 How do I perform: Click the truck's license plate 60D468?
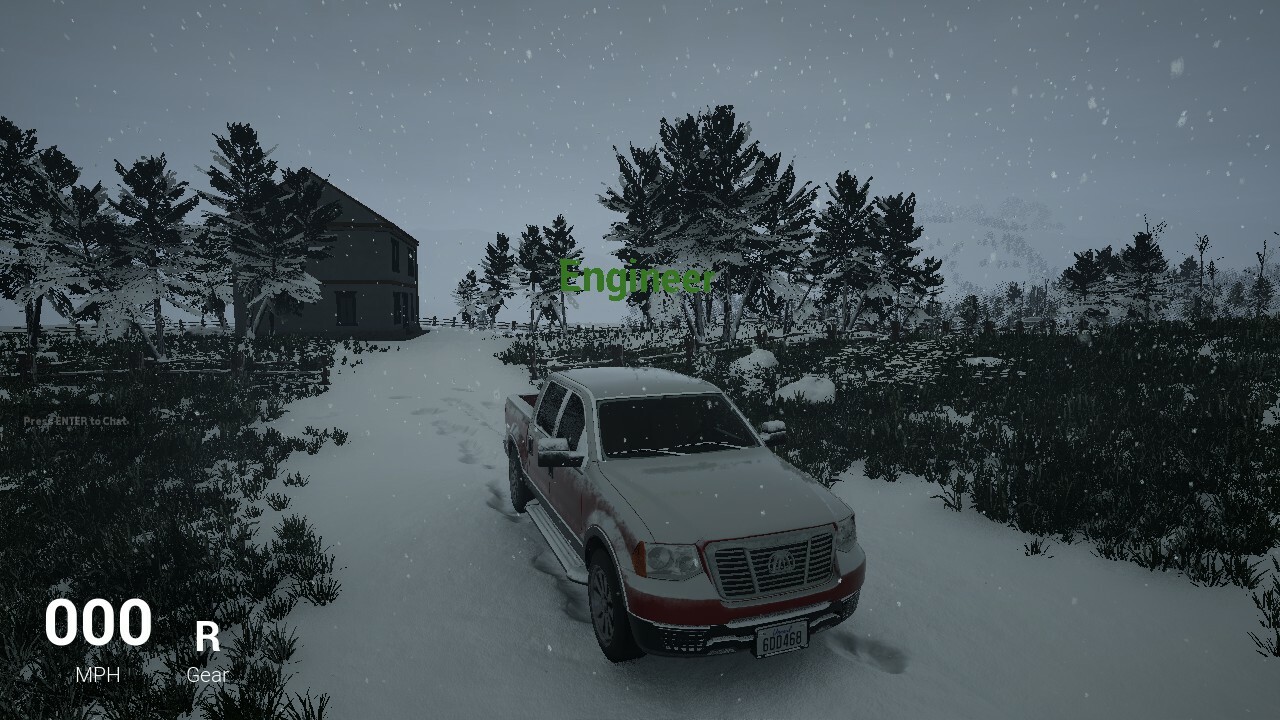coord(781,641)
